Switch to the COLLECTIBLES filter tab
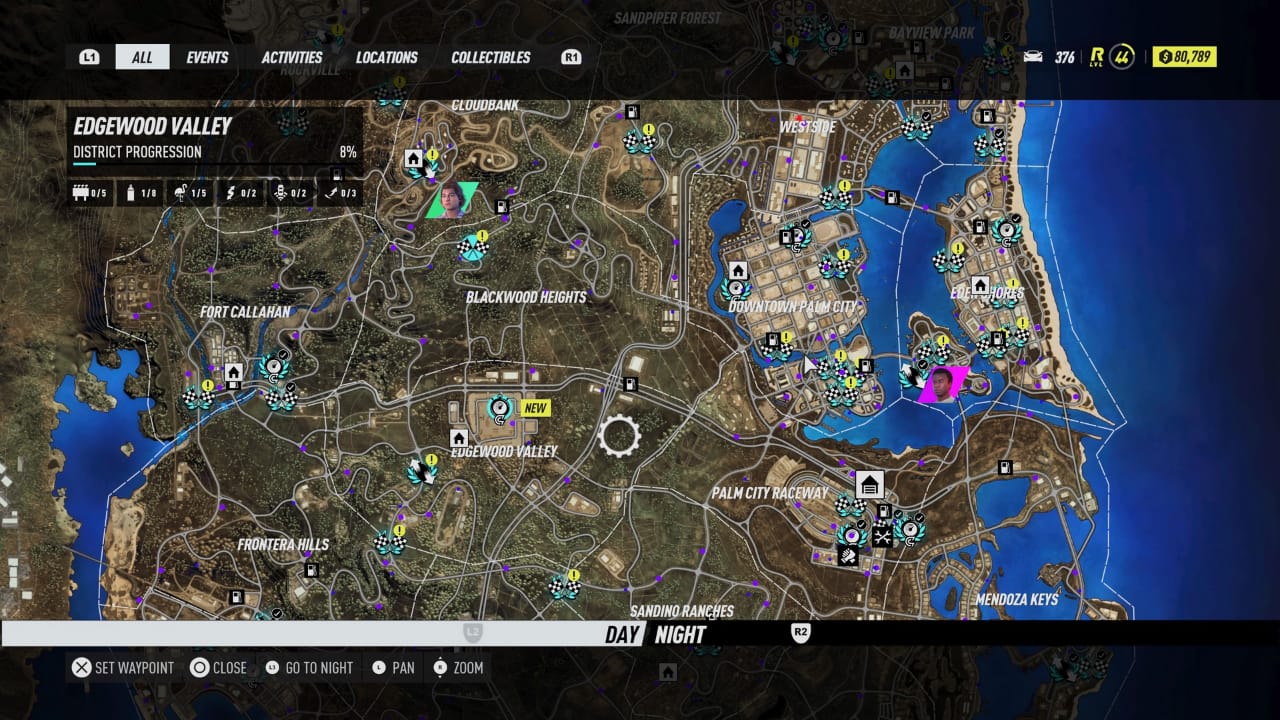Screen dimensions: 1280x720 click(x=490, y=57)
